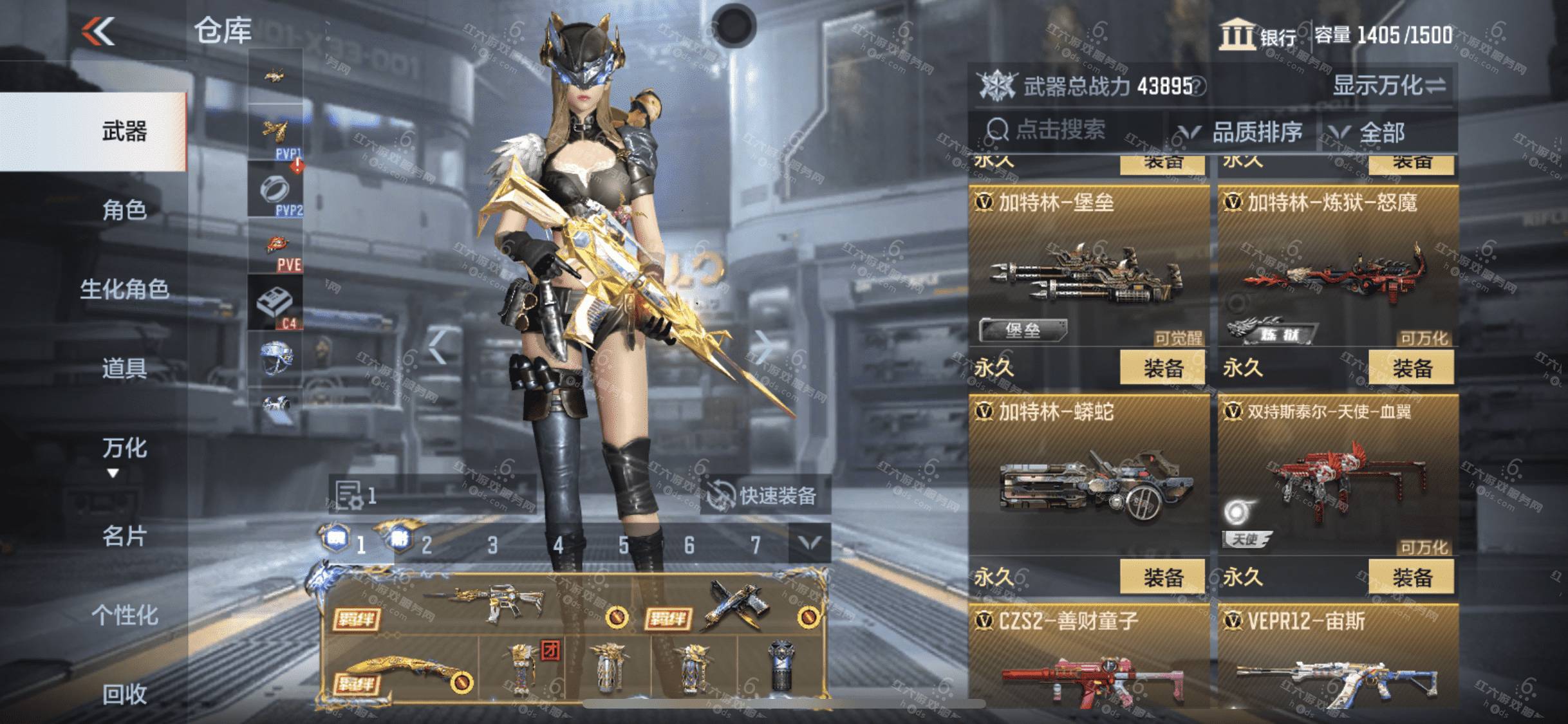The width and height of the screenshot is (1568, 724).
Task: Switch to the 名片 section
Action: 124,535
